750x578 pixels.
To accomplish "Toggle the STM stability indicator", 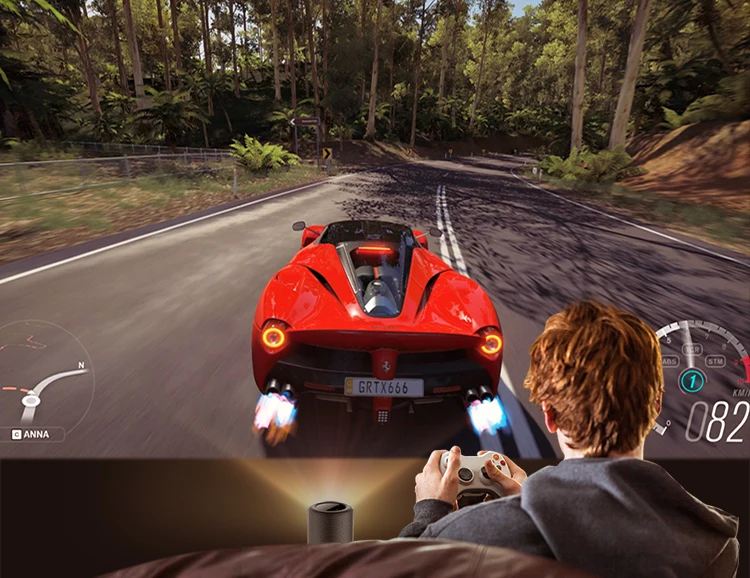I will [715, 361].
